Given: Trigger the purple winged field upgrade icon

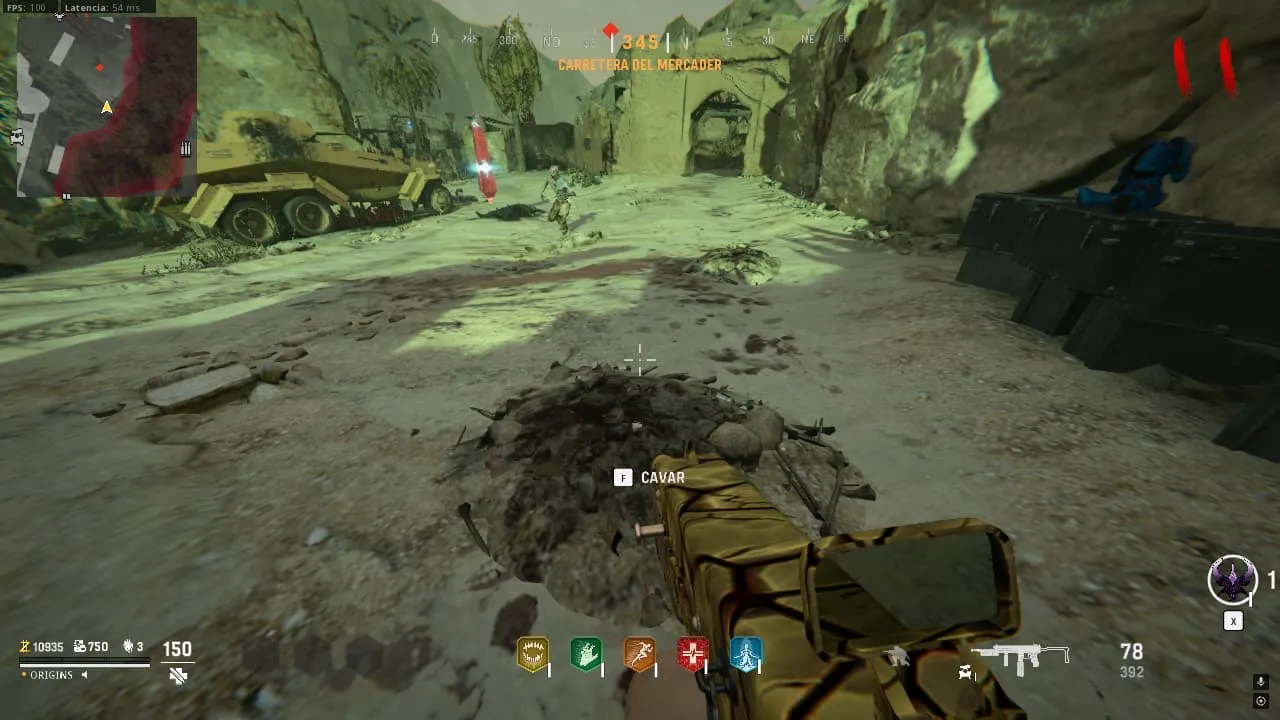Looking at the screenshot, I should pos(1232,580).
